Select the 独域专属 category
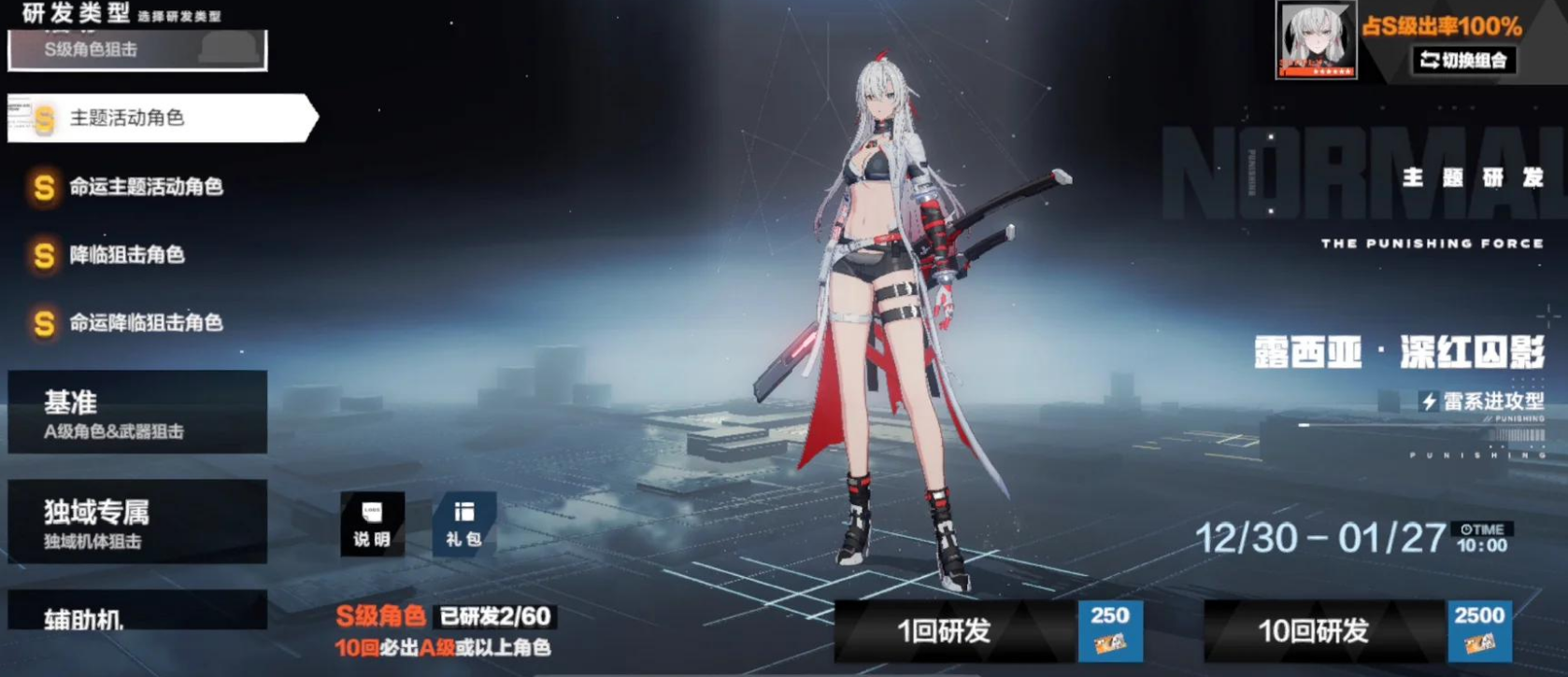1568x677 pixels. pos(137,522)
